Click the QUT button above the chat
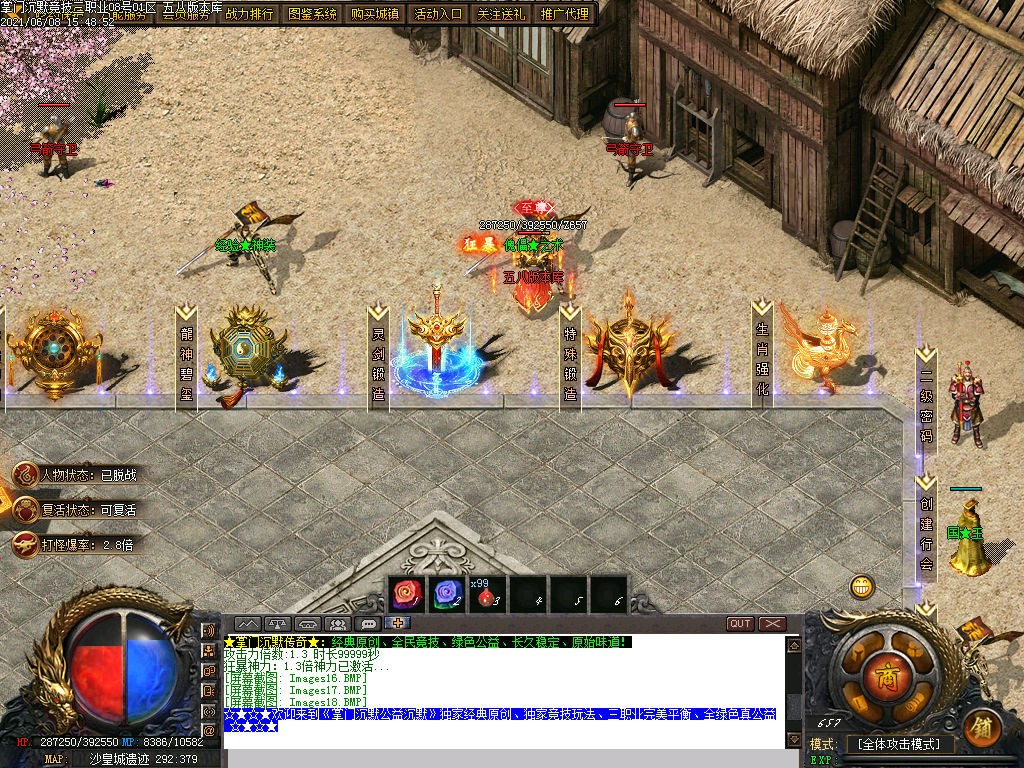Image resolution: width=1024 pixels, height=768 pixels. click(x=740, y=624)
